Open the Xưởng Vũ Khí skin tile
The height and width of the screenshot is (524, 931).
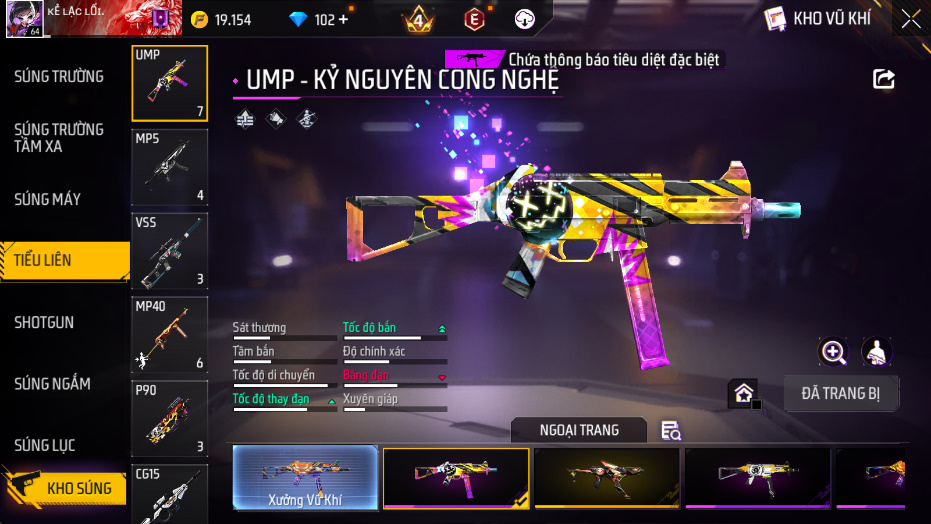(x=305, y=477)
